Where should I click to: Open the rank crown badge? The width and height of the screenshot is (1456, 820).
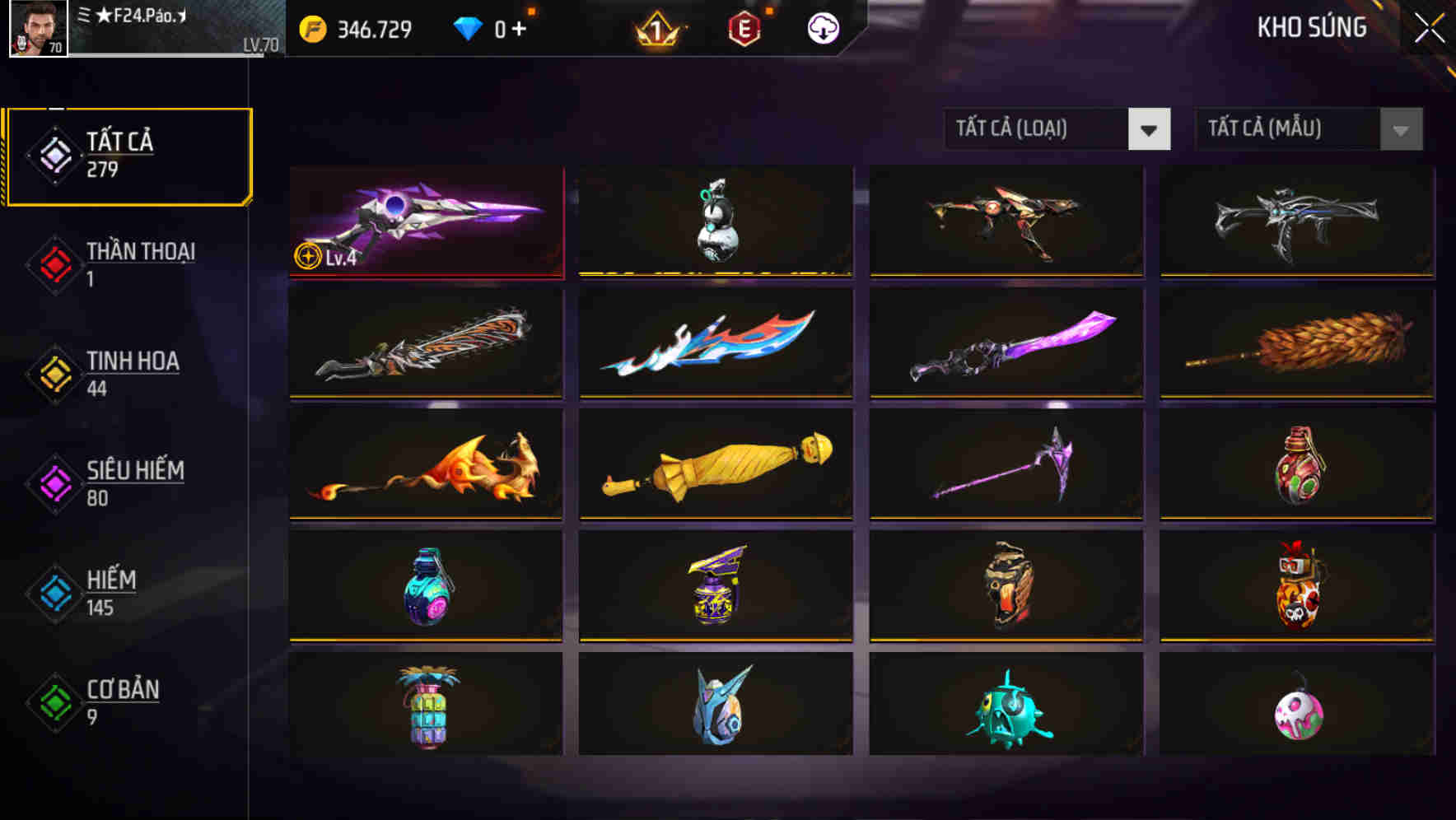pyautogui.click(x=655, y=27)
